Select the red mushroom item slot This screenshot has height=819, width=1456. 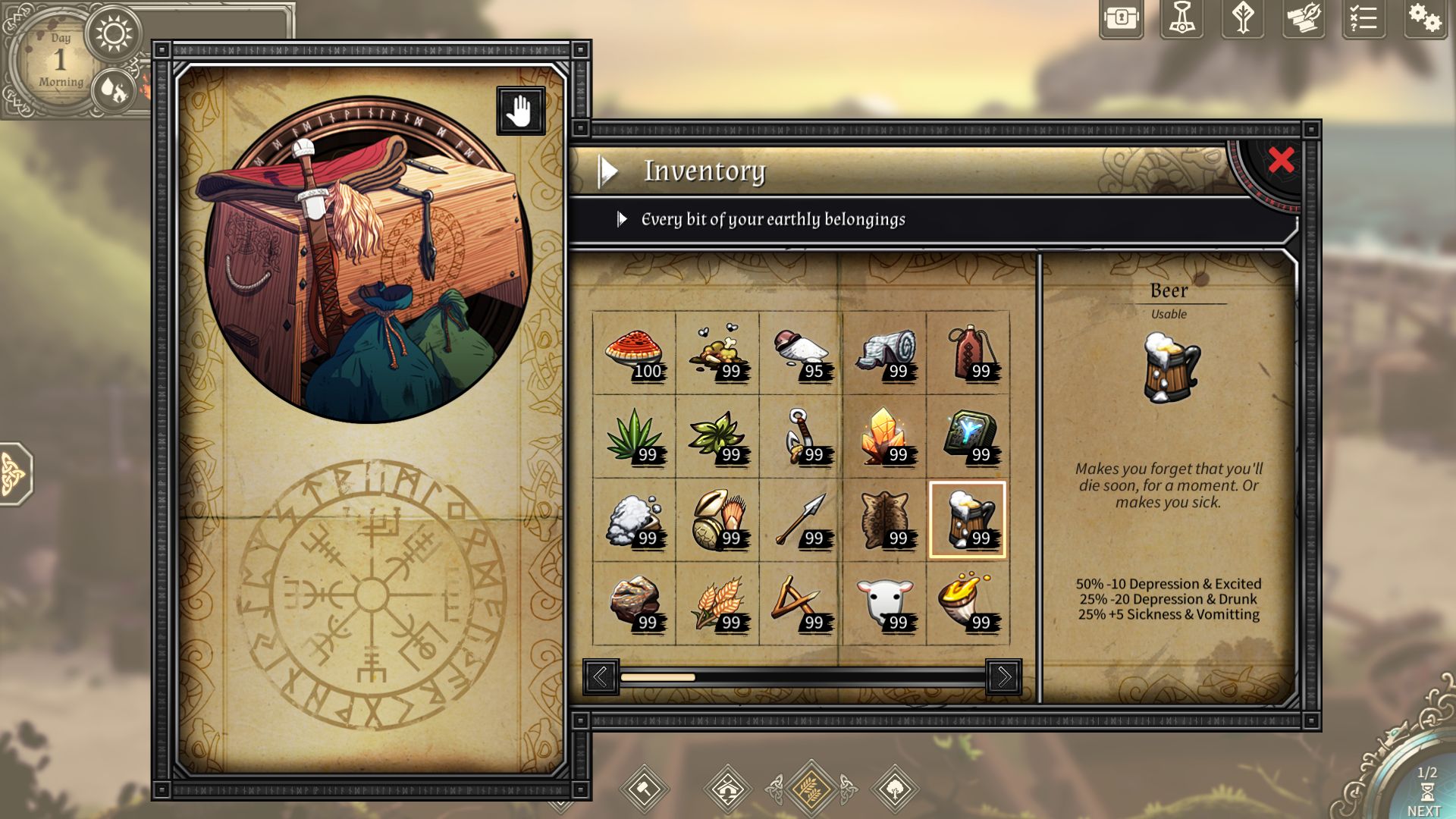pos(634,353)
